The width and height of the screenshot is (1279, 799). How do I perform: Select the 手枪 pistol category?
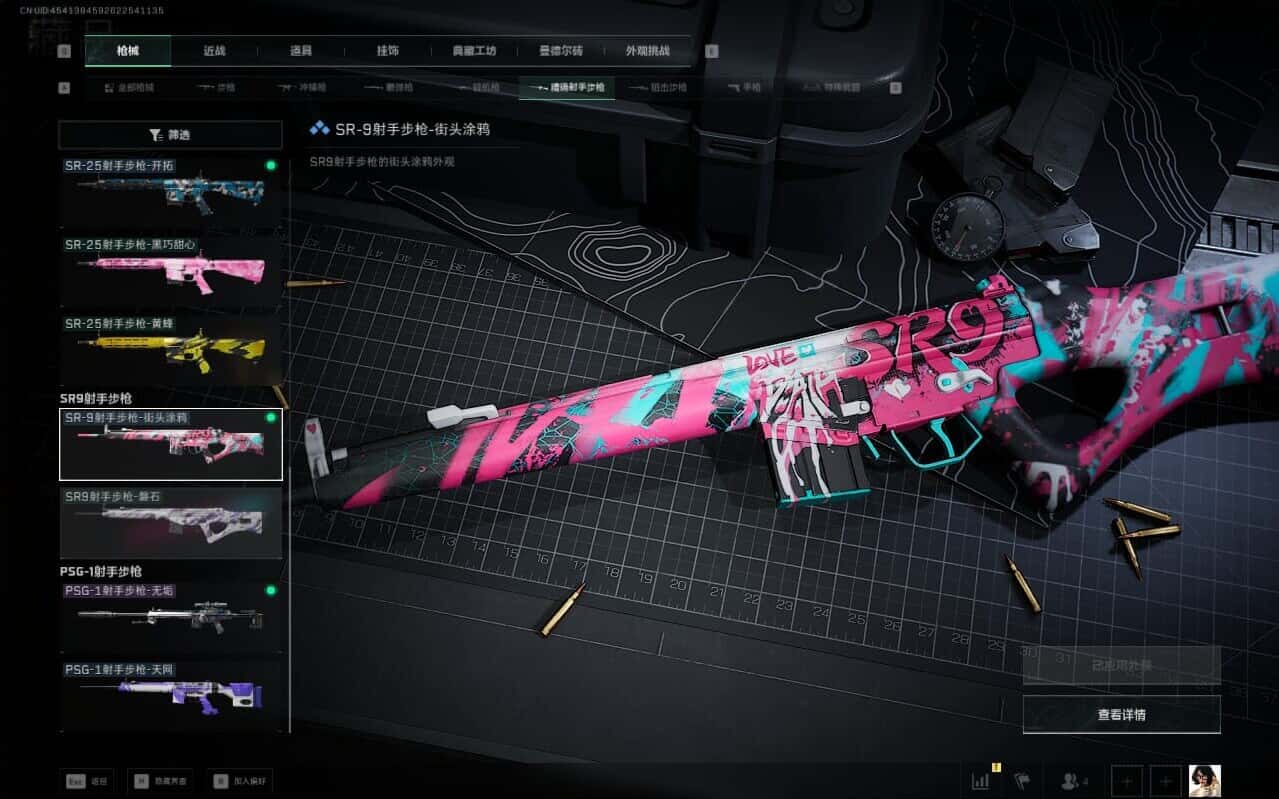point(745,88)
